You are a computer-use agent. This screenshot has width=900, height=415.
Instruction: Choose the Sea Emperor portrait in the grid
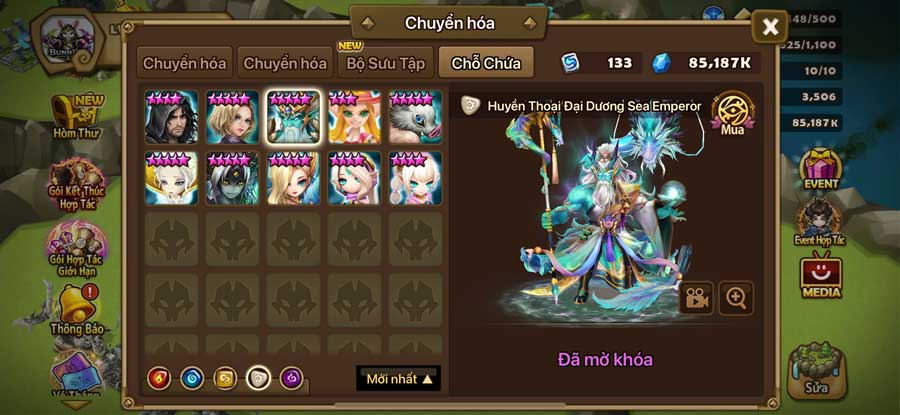(x=294, y=117)
